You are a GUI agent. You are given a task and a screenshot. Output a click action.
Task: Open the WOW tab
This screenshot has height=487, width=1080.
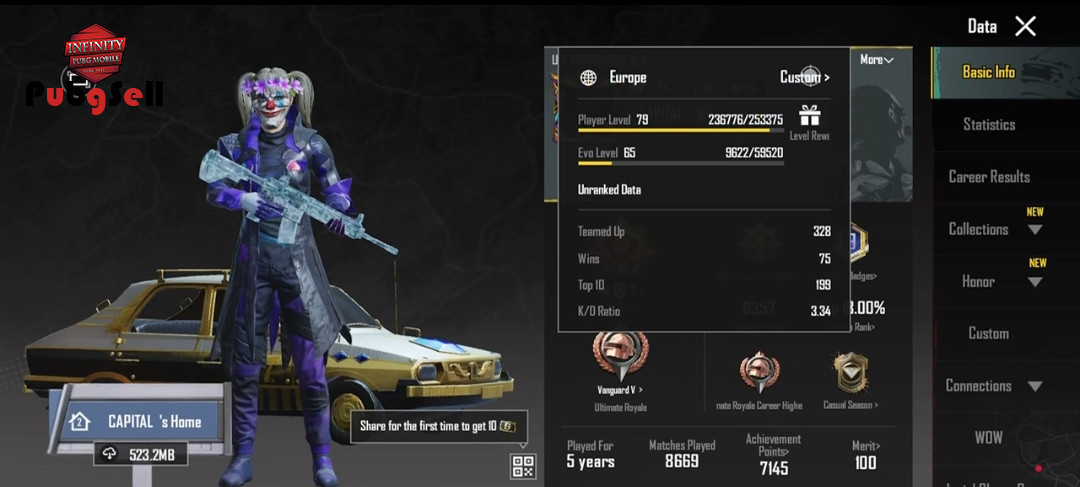[x=988, y=438]
